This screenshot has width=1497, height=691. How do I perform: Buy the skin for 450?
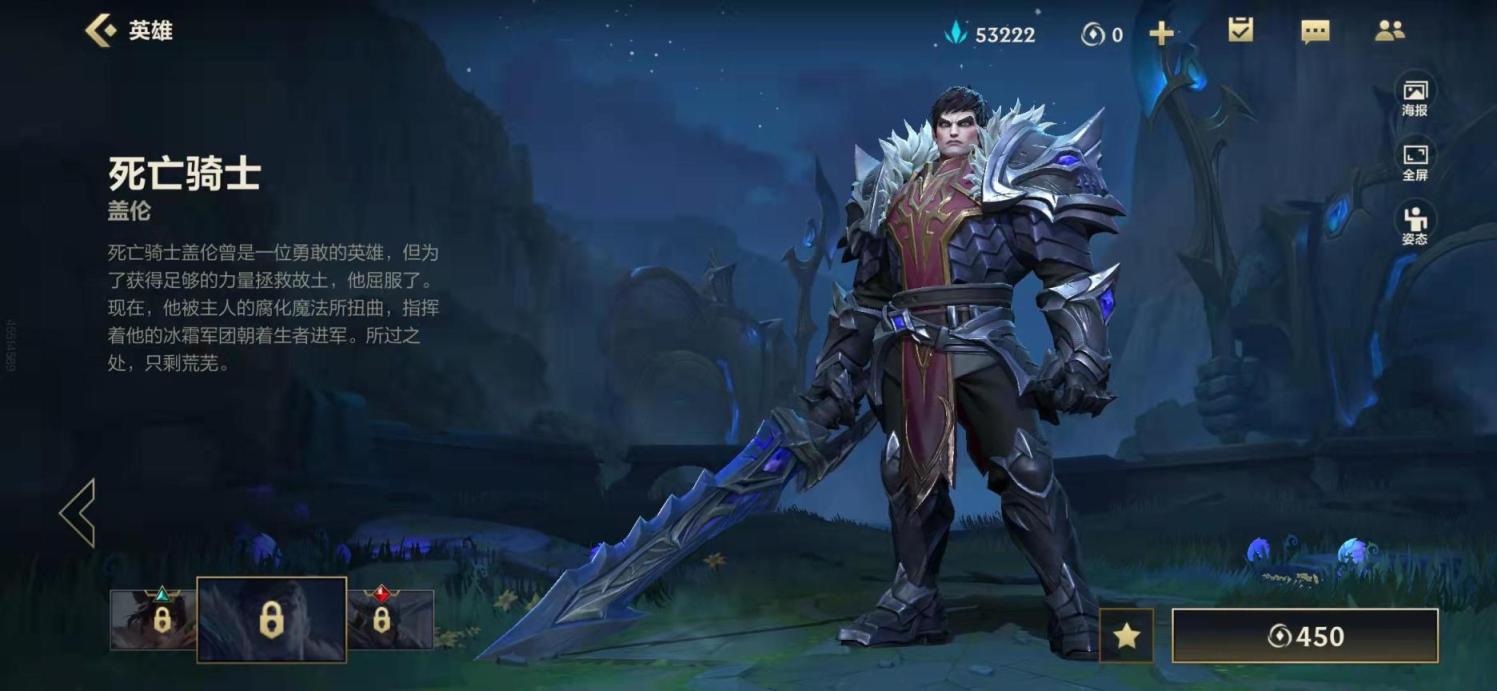click(1304, 636)
